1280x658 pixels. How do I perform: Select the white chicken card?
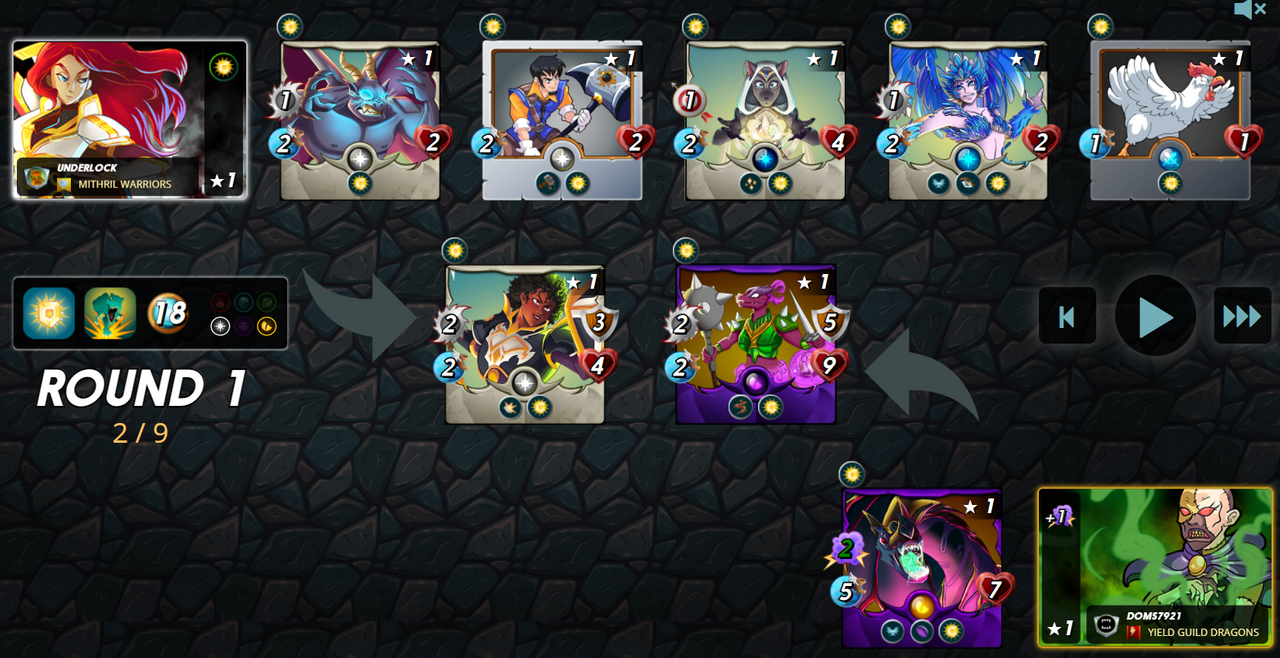click(1170, 120)
